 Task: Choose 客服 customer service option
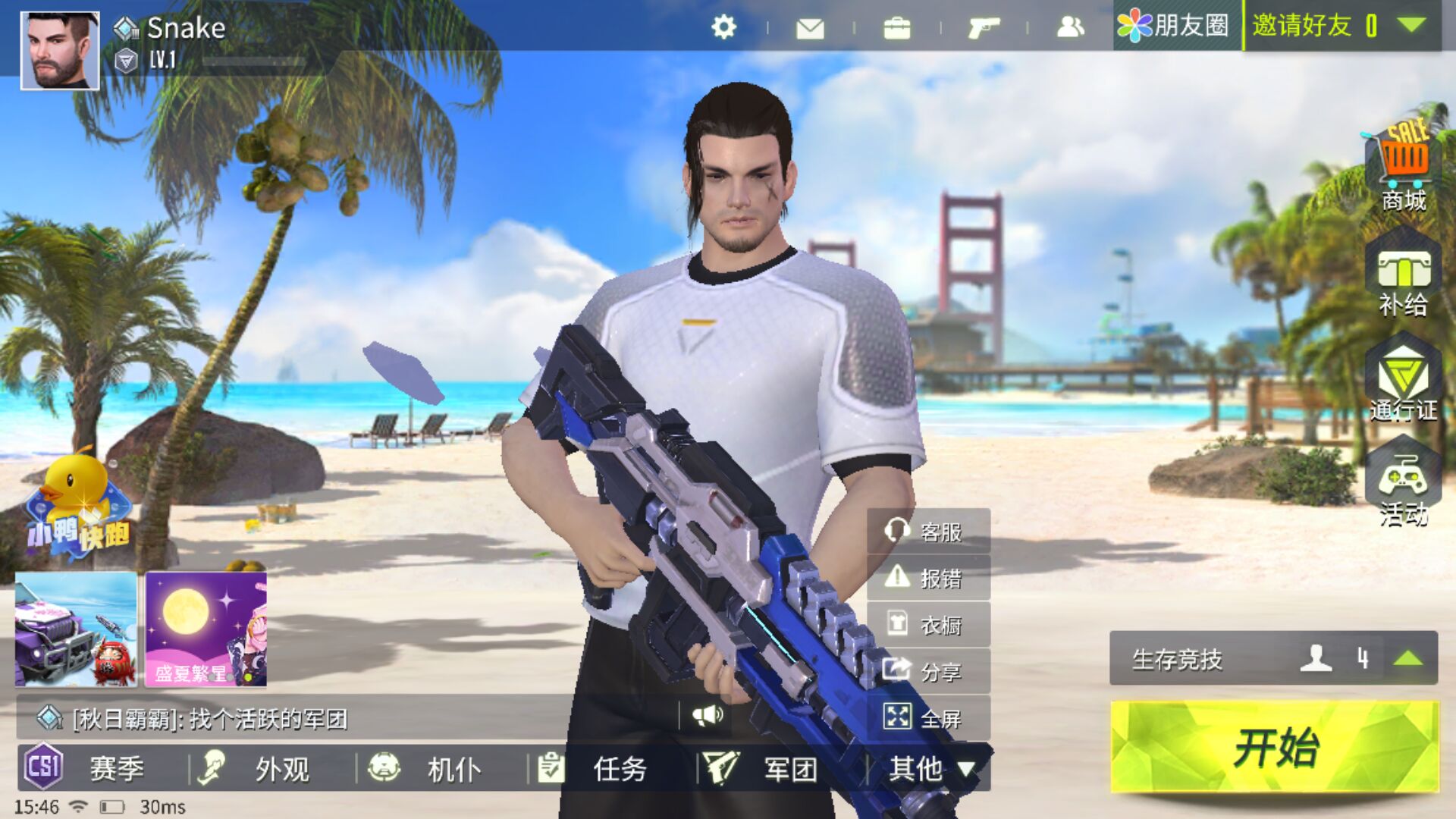pyautogui.click(x=928, y=532)
